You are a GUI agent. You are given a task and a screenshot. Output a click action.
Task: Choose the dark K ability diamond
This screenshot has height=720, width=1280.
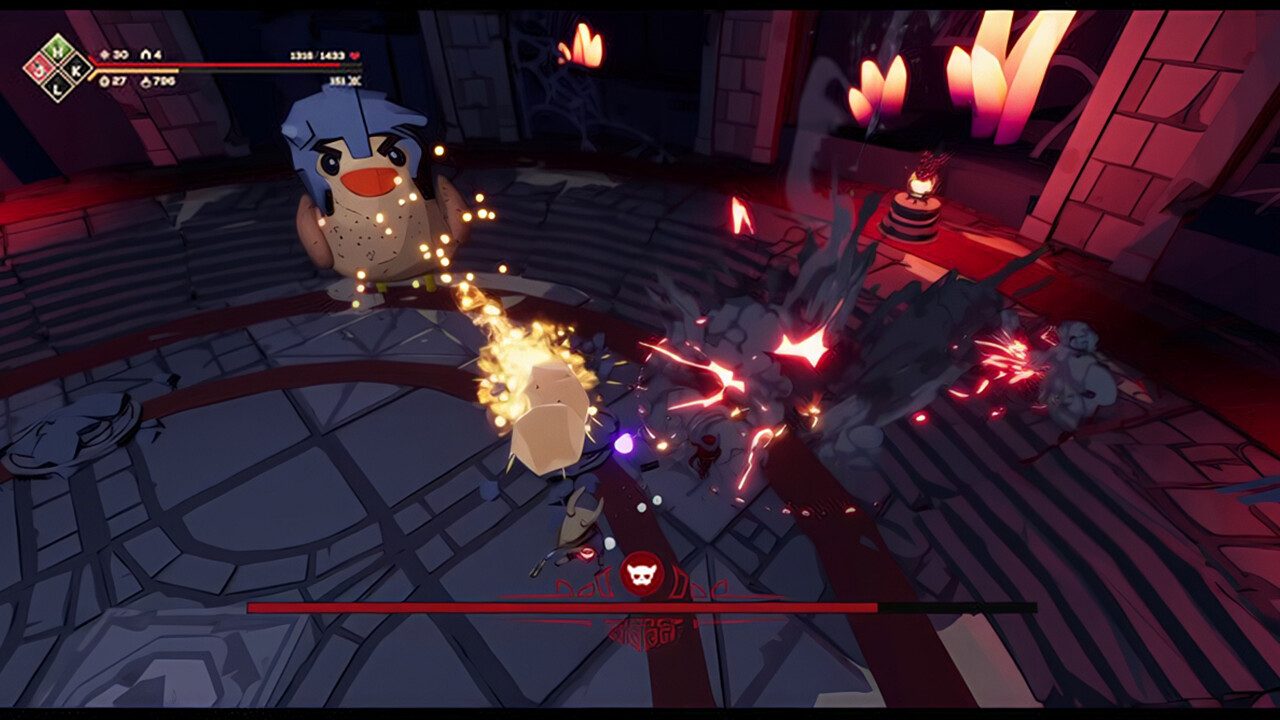(x=75, y=70)
